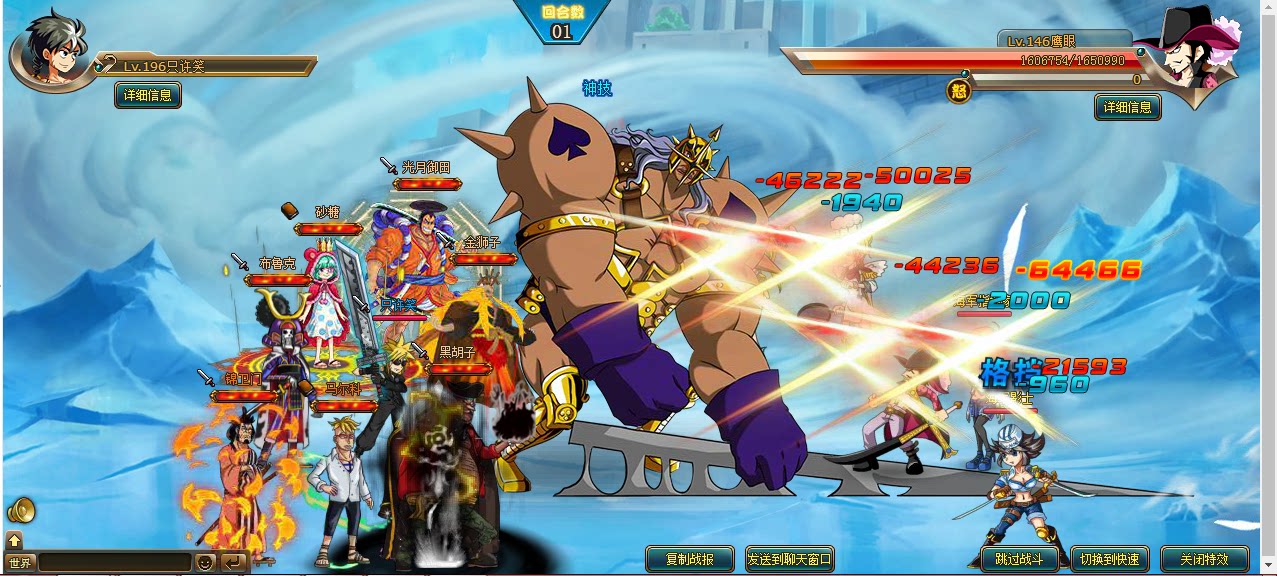Screen dimensions: 1277x576
Task: Open player's 详细信息 details button
Action: coord(148,96)
